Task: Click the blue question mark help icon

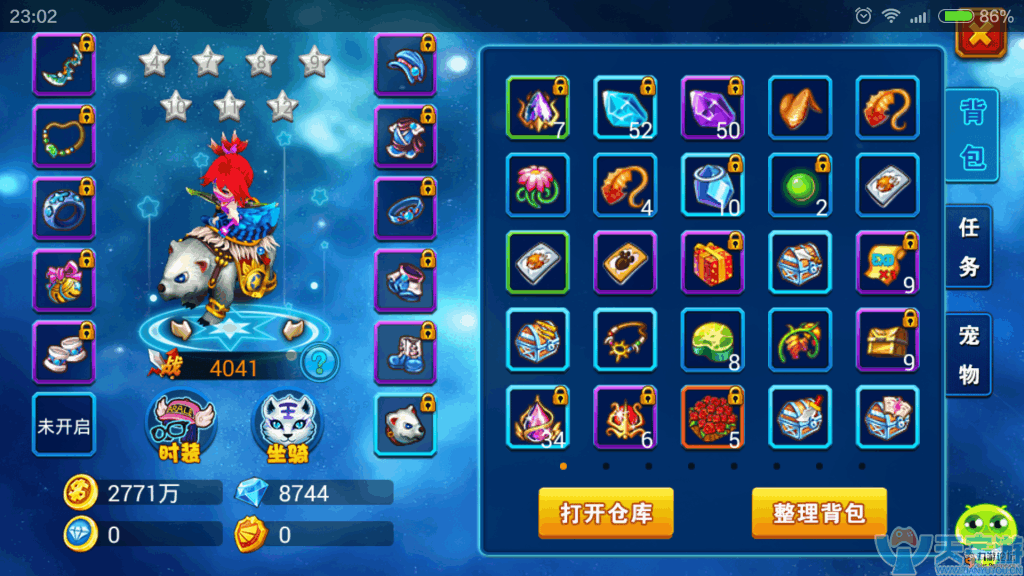Action: pos(318,361)
